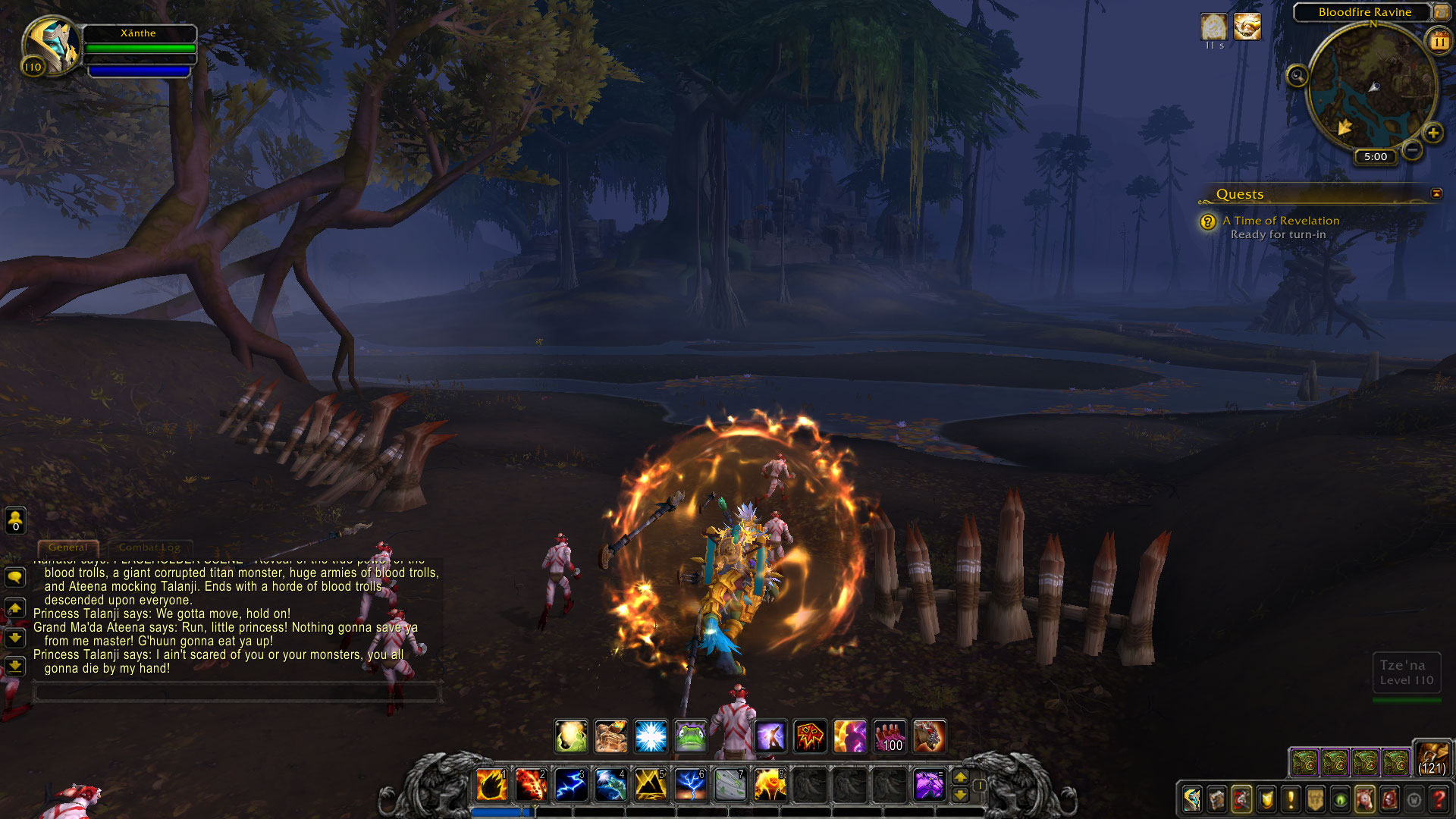Cast the green frog Hex ability
1456x819 pixels.
(x=690, y=736)
